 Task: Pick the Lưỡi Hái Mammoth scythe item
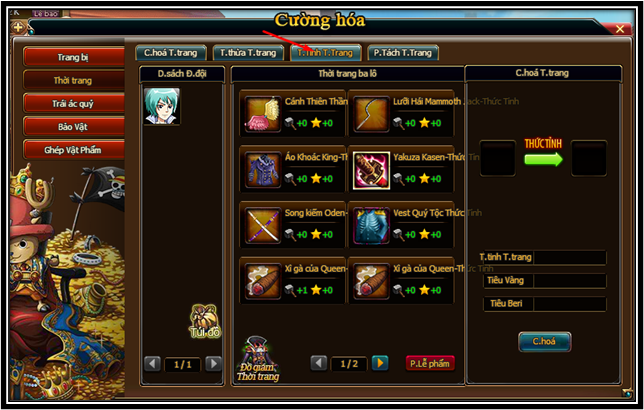click(371, 111)
